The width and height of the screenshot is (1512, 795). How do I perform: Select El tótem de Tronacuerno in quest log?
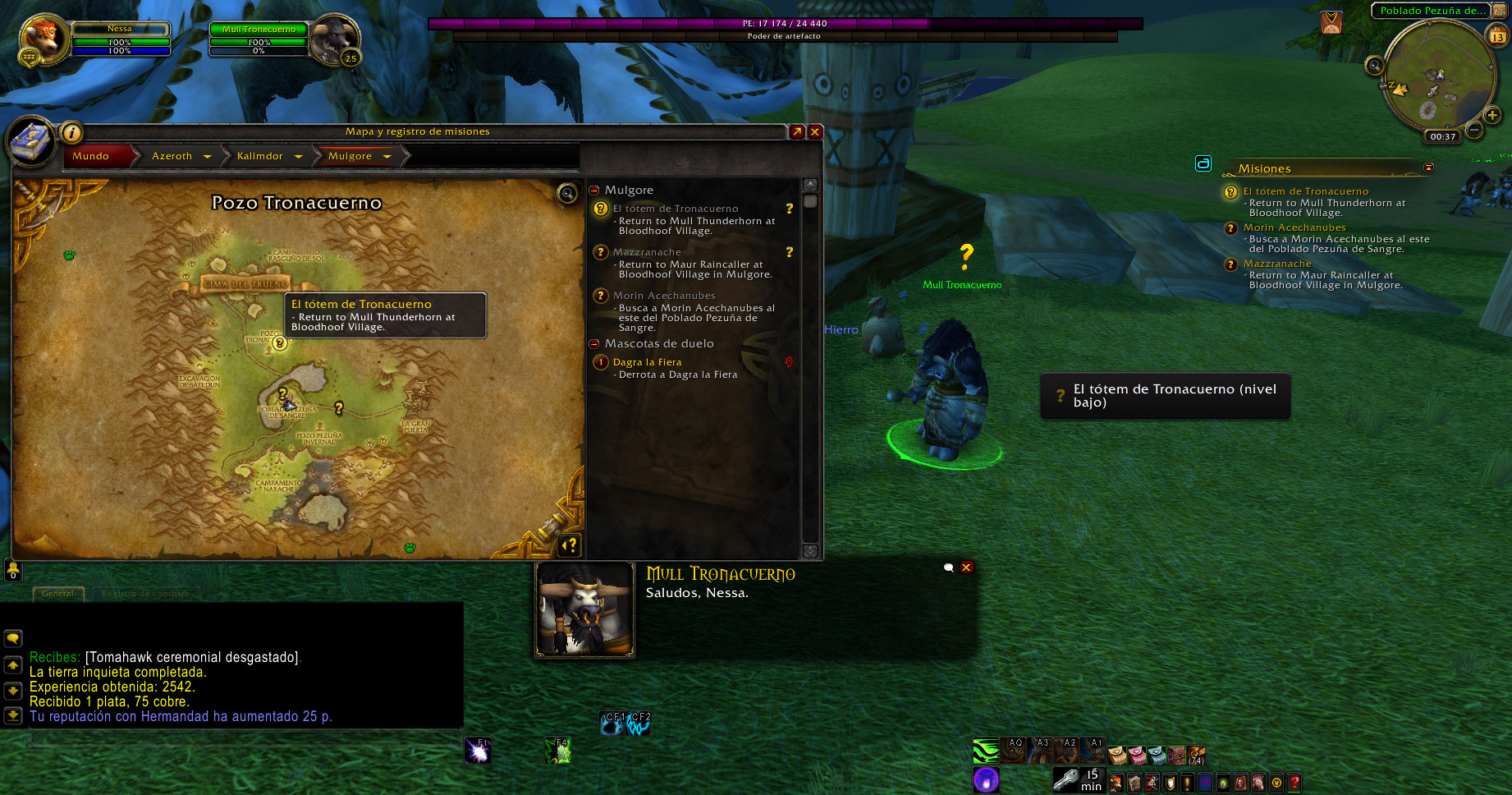tap(676, 209)
